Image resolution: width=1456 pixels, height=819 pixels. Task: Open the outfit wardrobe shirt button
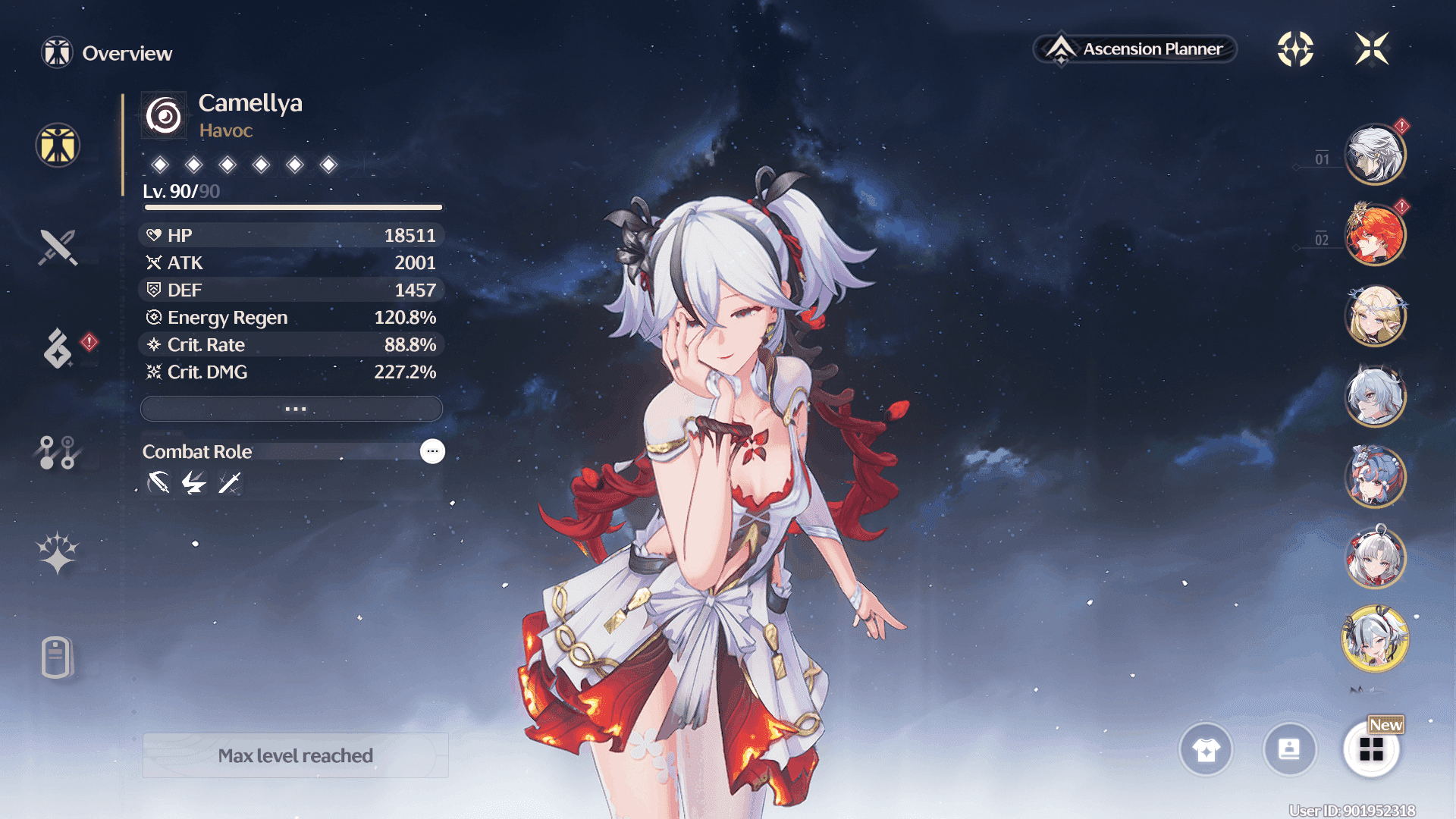point(1206,750)
